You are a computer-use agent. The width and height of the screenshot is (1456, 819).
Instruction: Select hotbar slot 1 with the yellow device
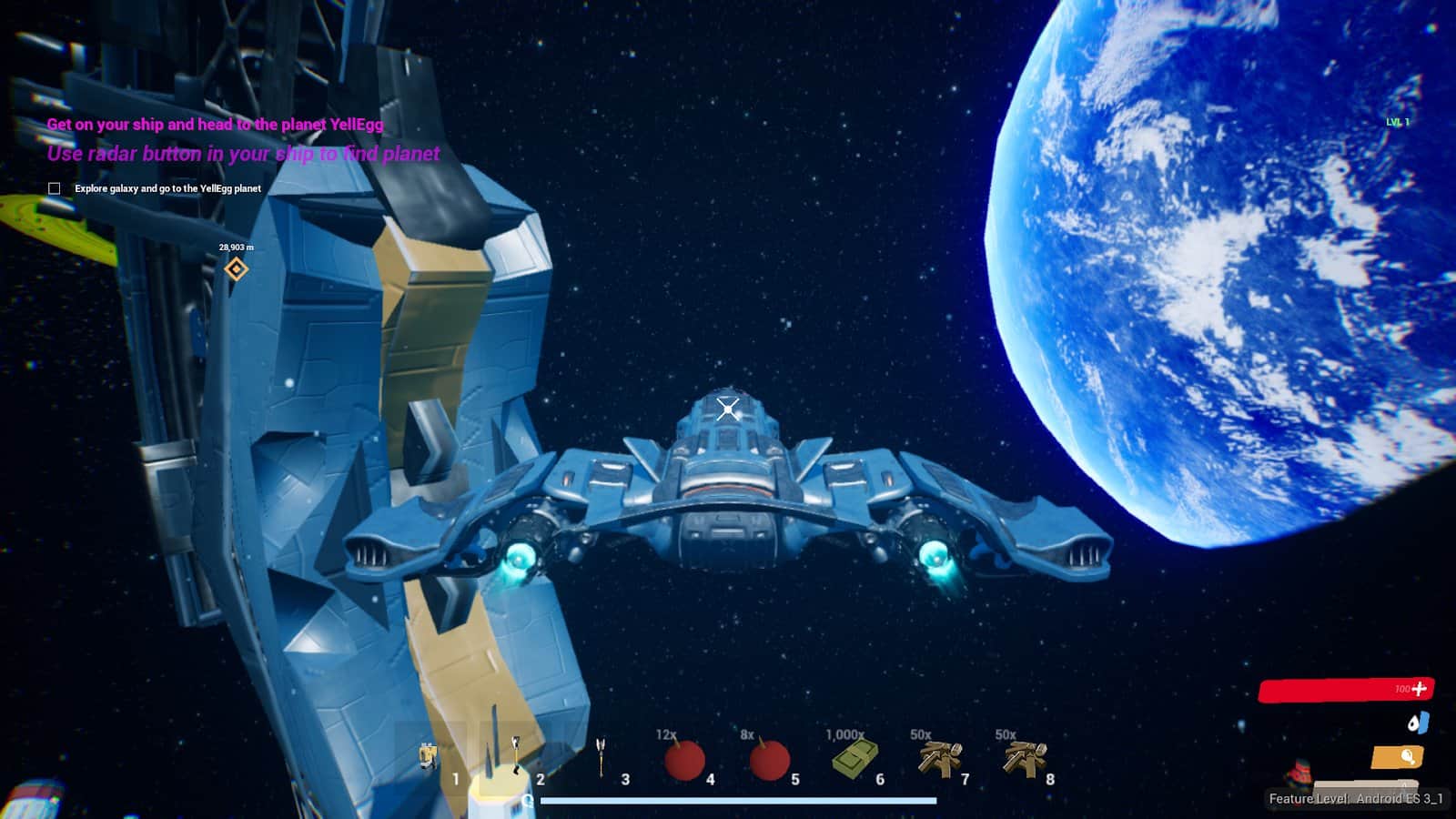[429, 758]
